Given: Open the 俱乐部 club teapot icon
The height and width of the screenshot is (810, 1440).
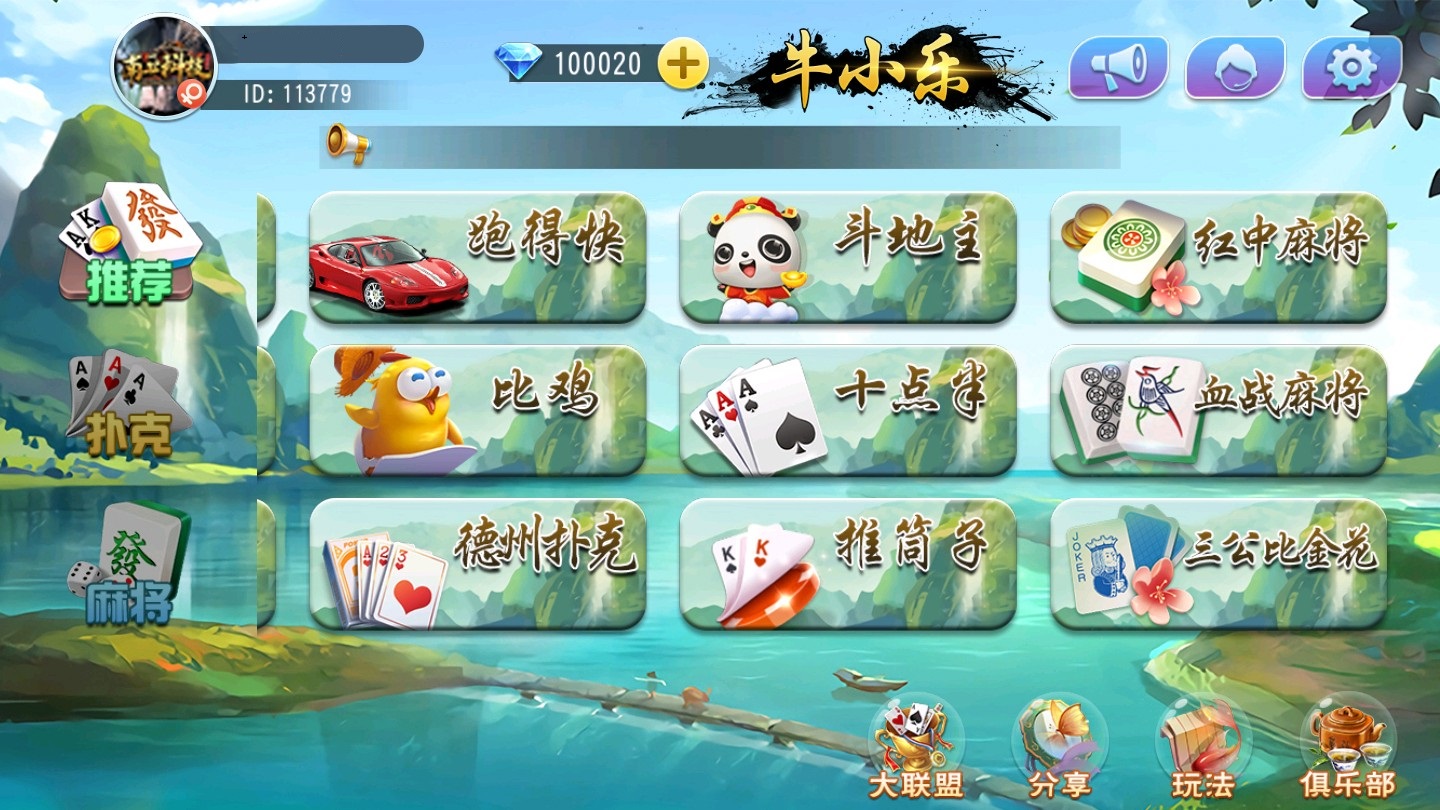Looking at the screenshot, I should click(x=1347, y=747).
